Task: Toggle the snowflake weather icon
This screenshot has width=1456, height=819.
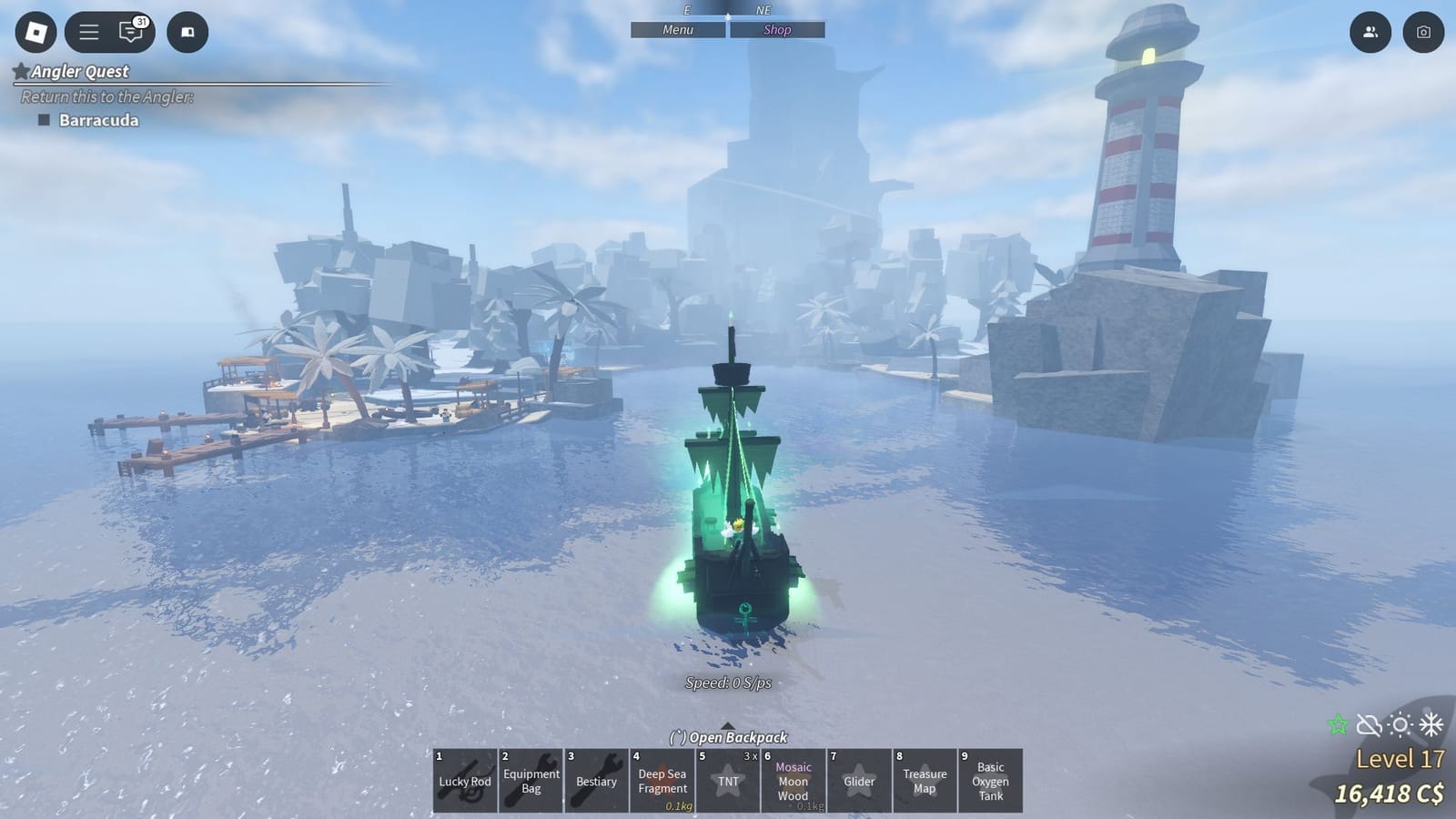Action: tap(1431, 724)
